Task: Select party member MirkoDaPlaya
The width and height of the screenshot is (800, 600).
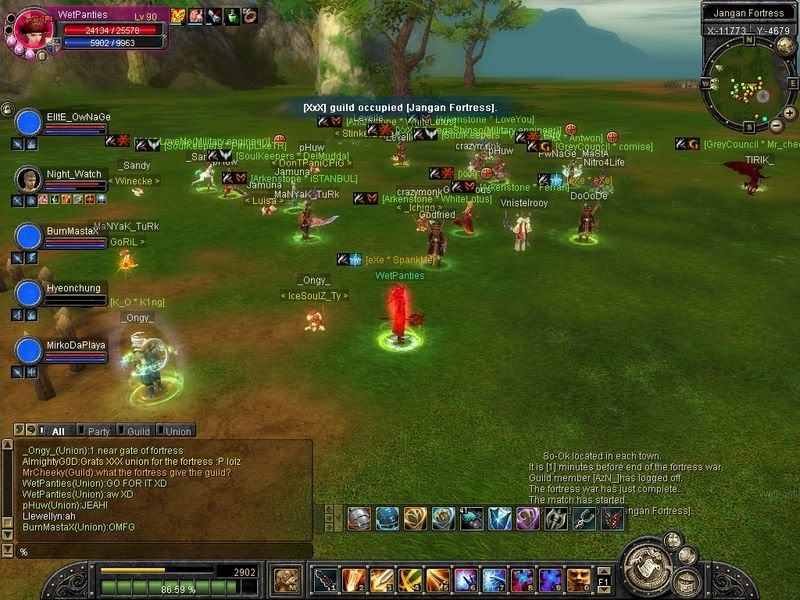Action: pos(30,350)
